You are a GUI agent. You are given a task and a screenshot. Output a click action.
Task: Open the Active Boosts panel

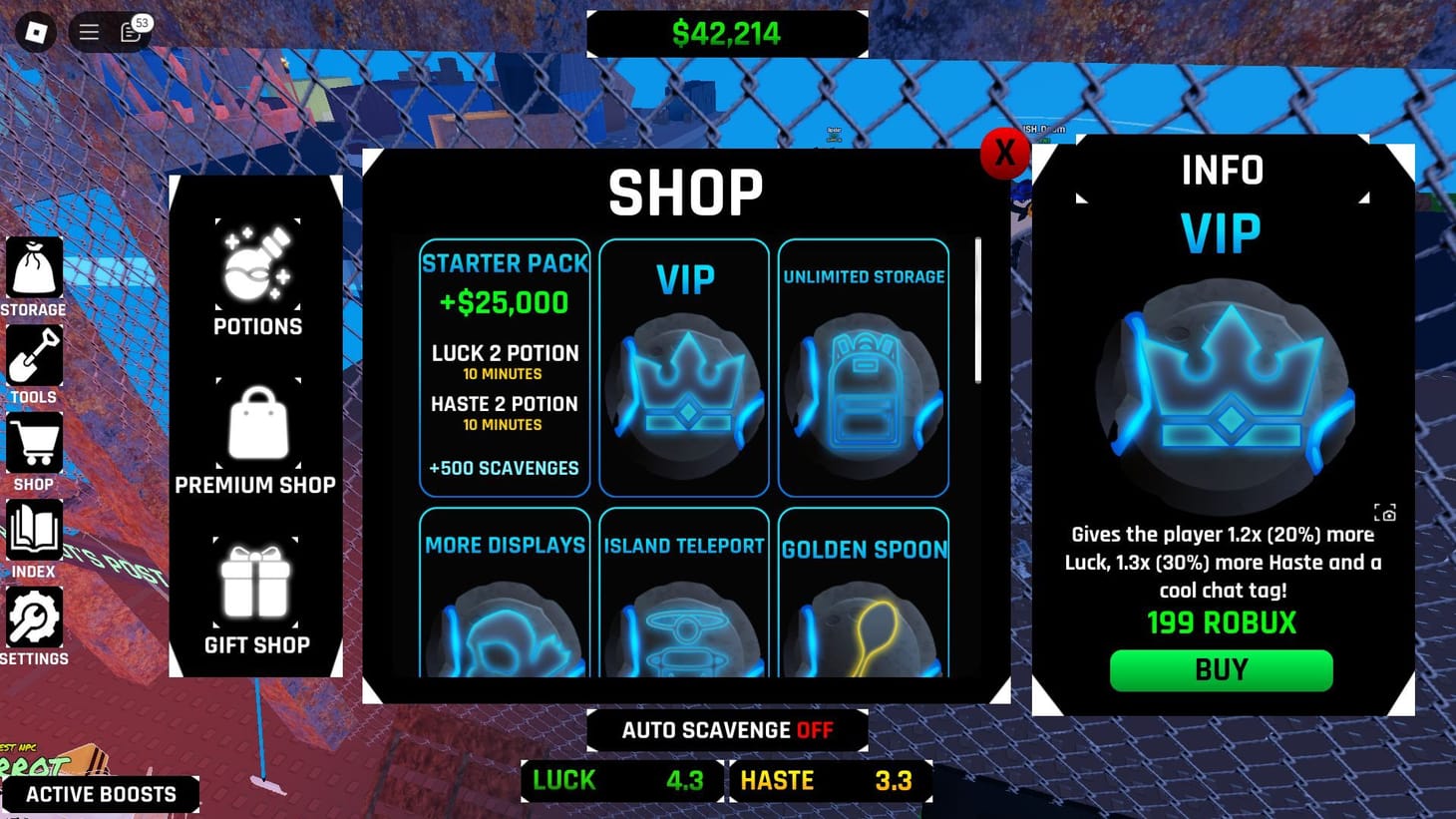tap(101, 794)
